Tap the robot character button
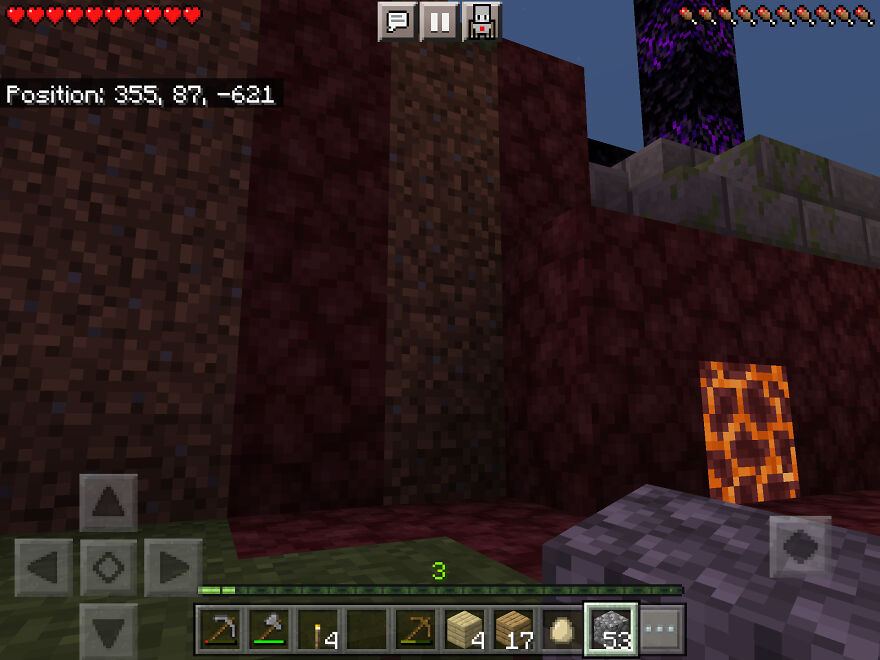880x660 pixels. [481, 21]
